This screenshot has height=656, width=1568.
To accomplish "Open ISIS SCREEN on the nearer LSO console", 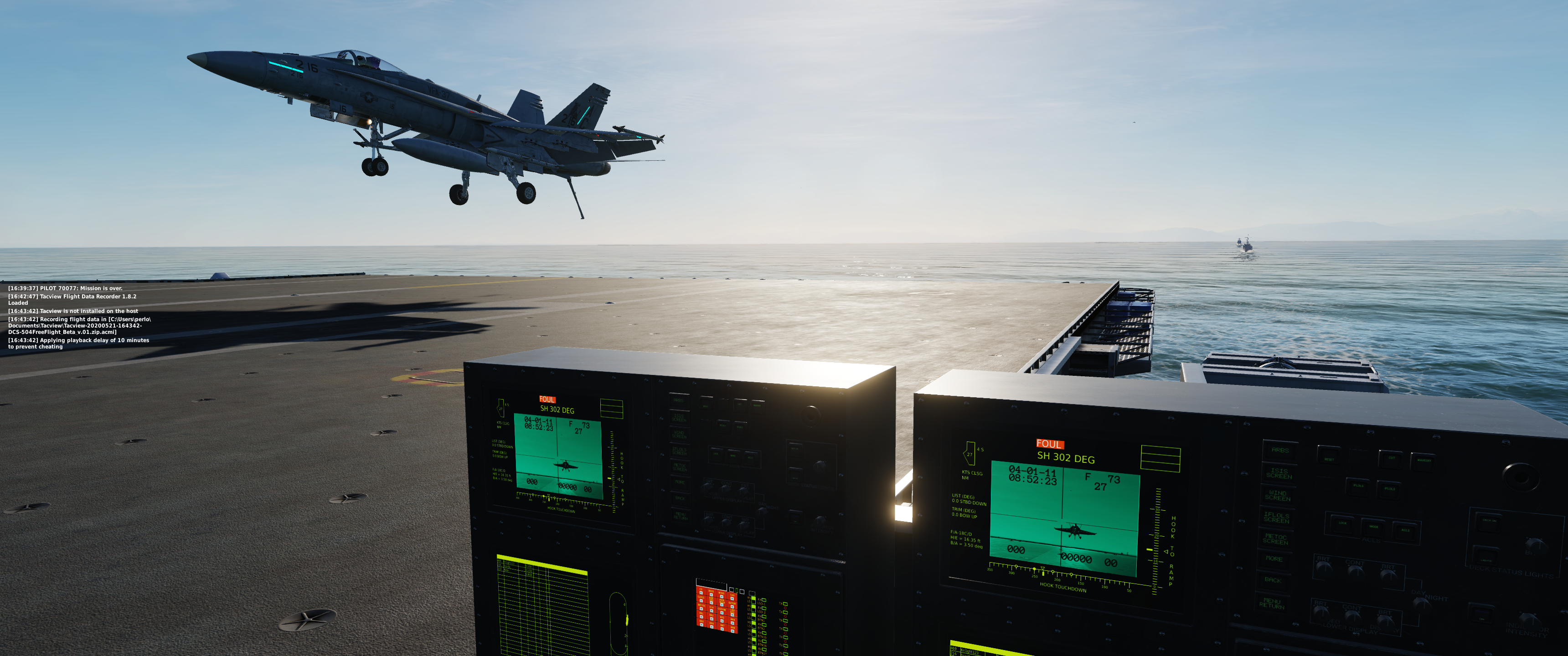I will point(1279,473).
